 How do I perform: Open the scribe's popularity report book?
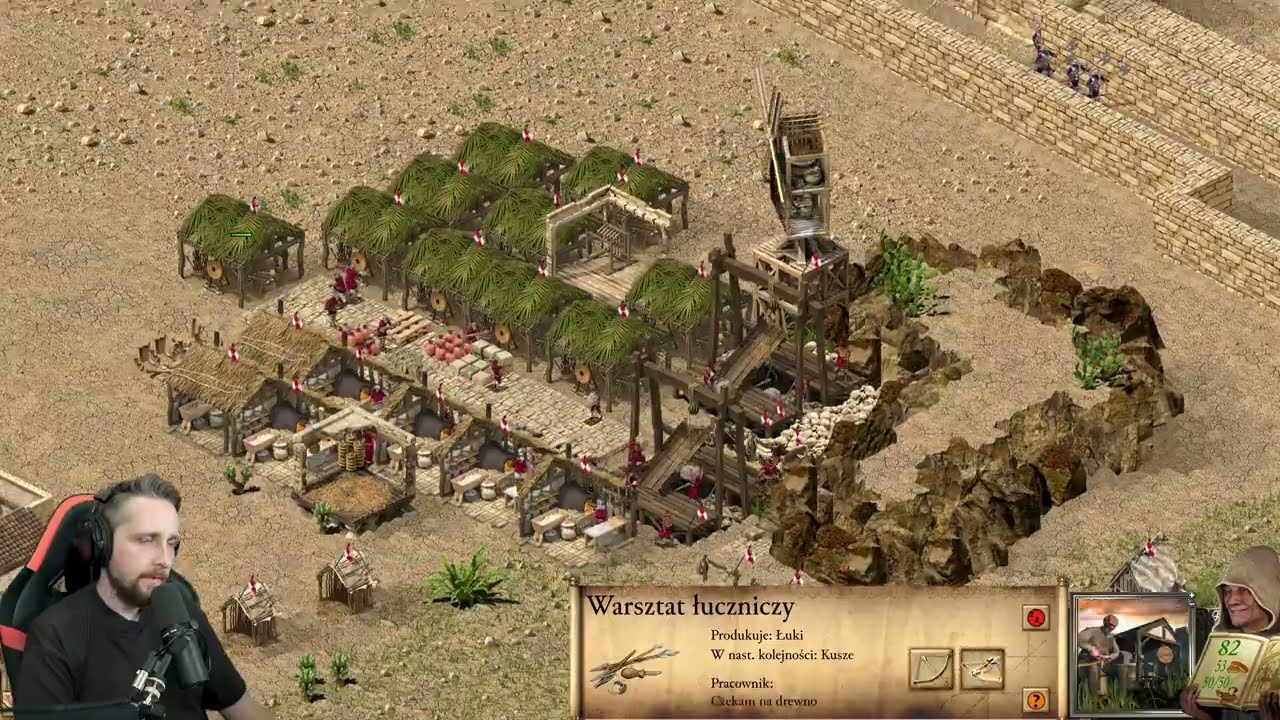coord(1233,666)
